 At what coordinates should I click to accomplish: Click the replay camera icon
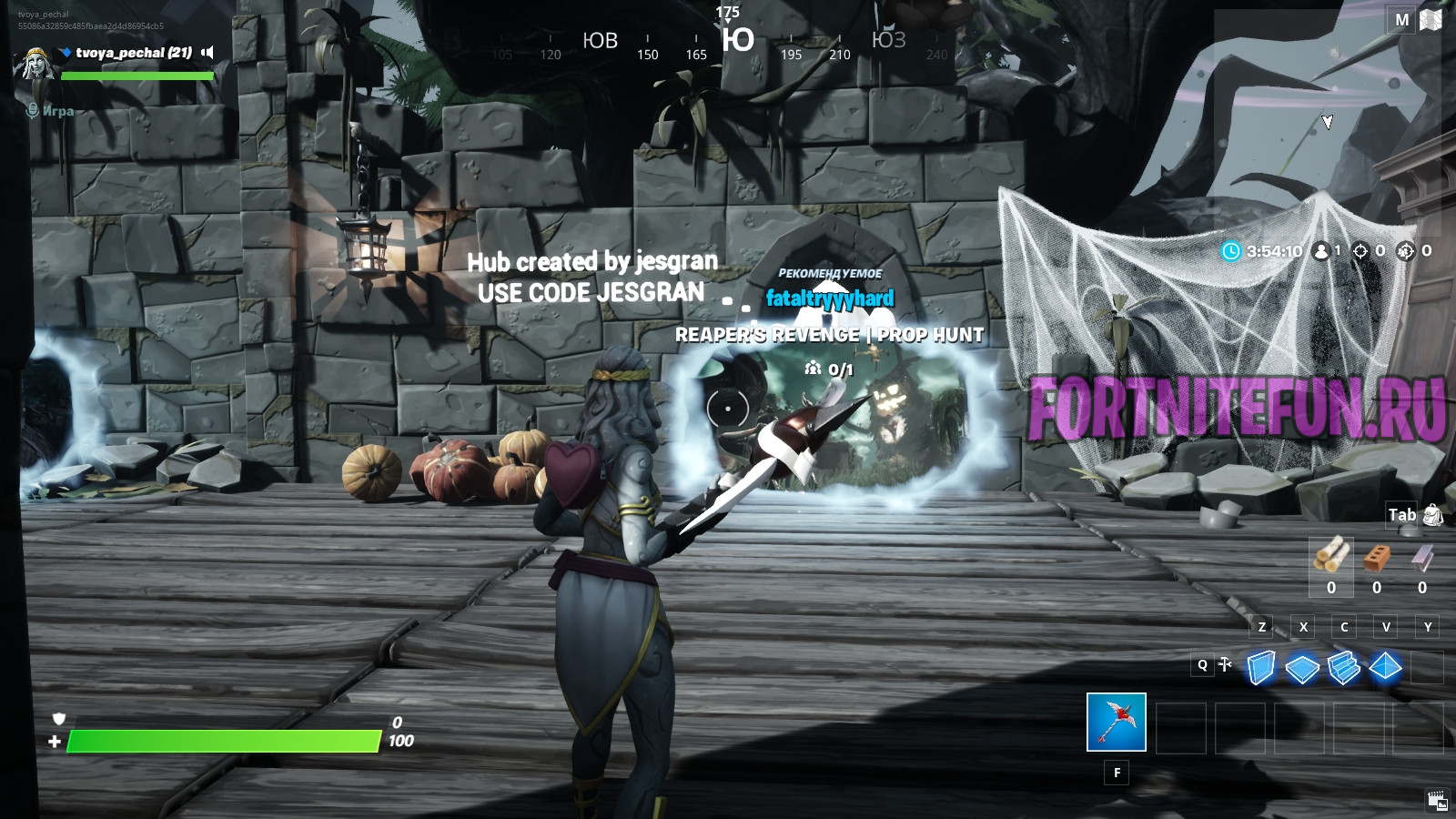tap(1438, 801)
